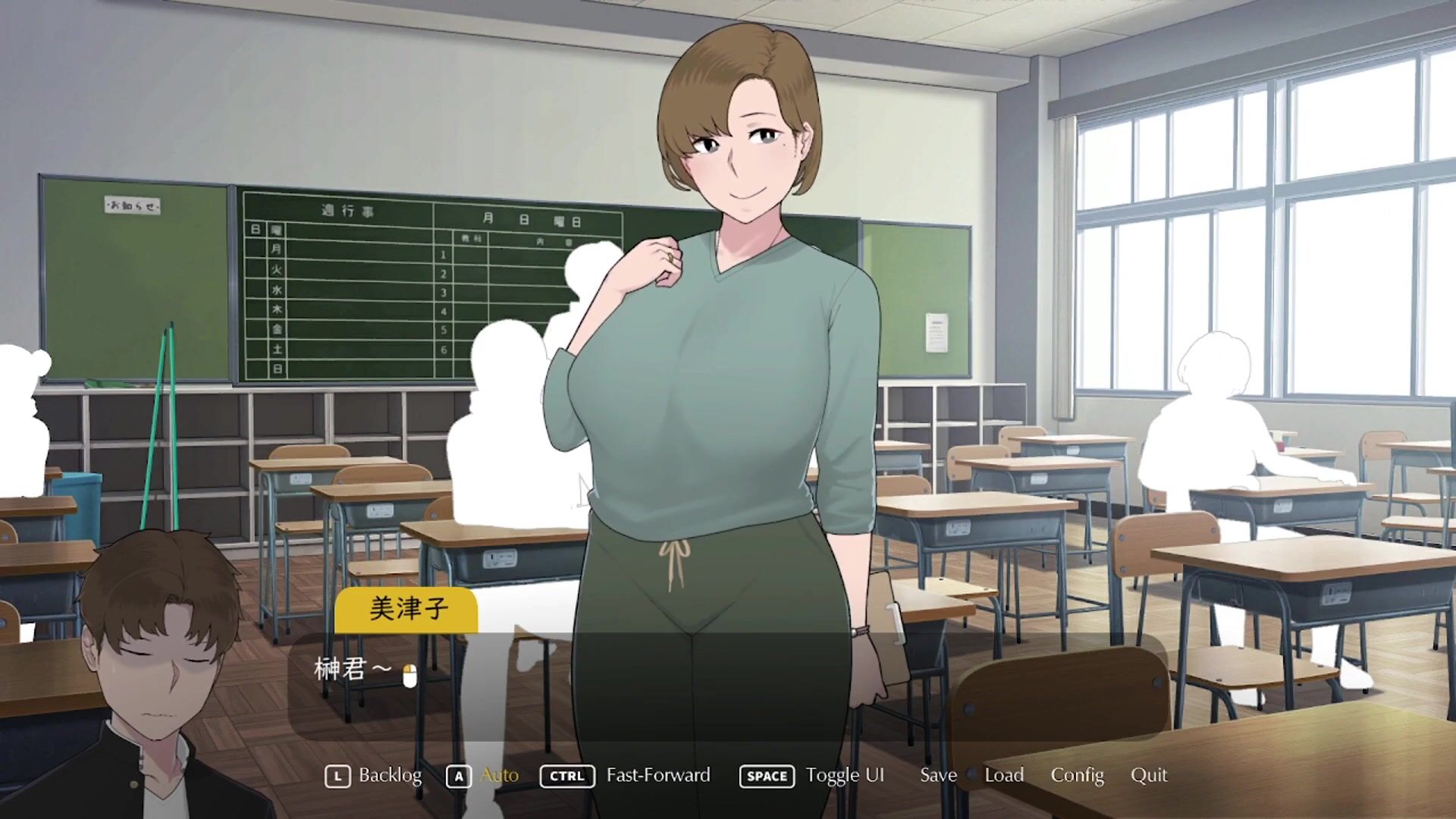Open the Config settings

click(x=1077, y=775)
